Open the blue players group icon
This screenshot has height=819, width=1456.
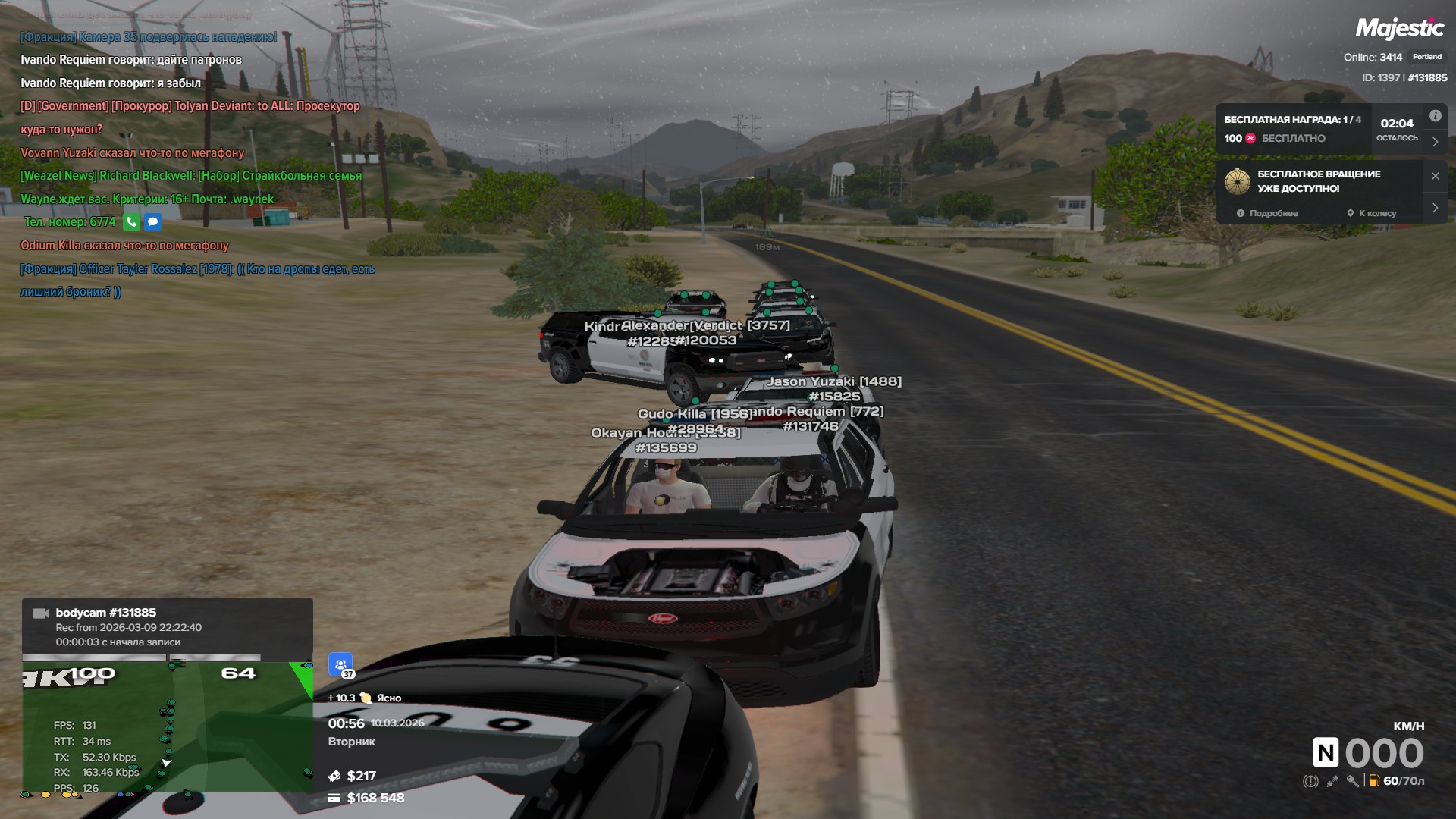tap(340, 664)
